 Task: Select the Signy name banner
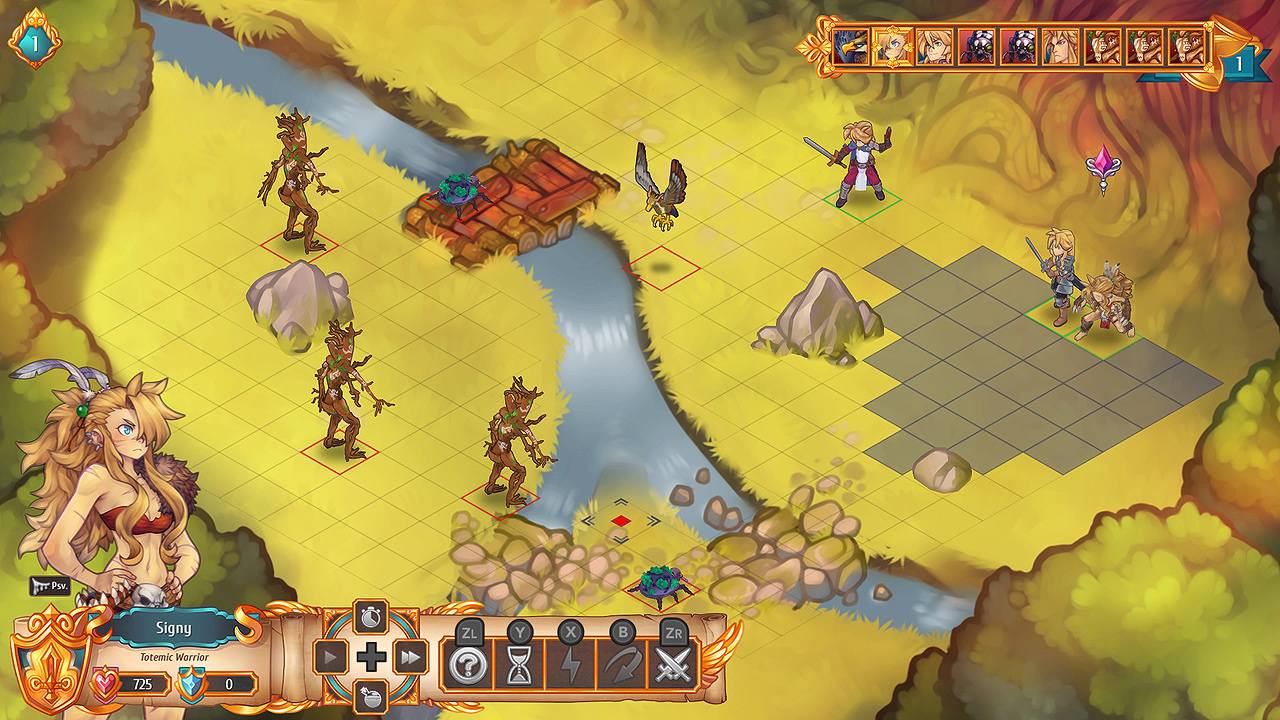tap(173, 629)
